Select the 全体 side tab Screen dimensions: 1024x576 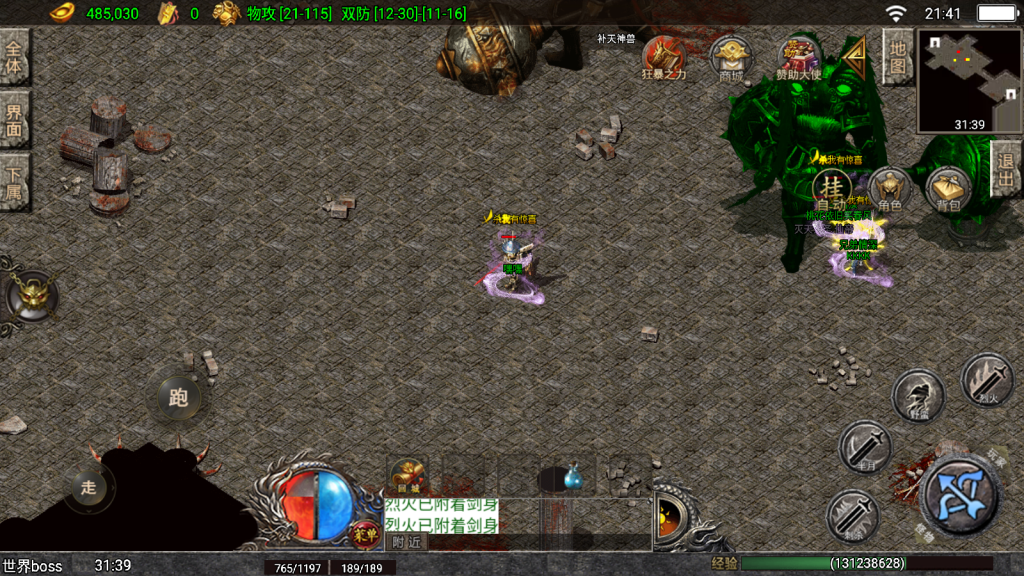coord(14,57)
